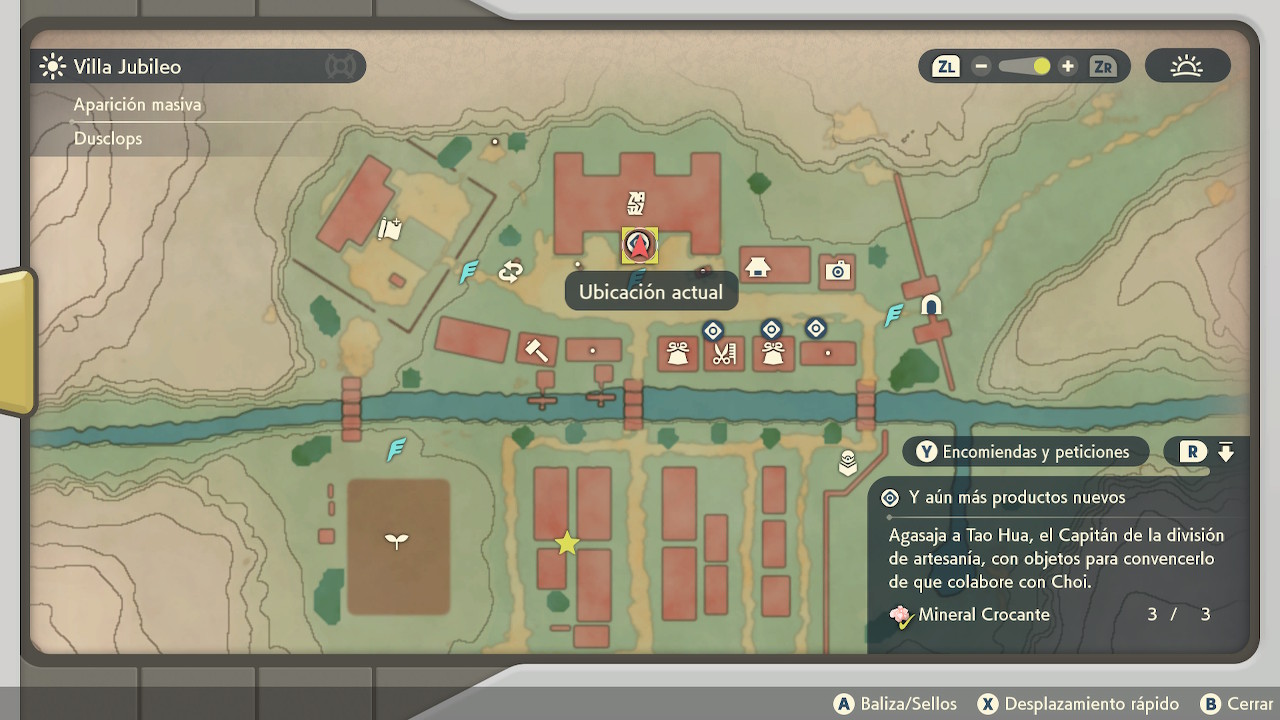Select the pastures icon marker
Viewport: 1280px width, 720px height.
coord(389,230)
